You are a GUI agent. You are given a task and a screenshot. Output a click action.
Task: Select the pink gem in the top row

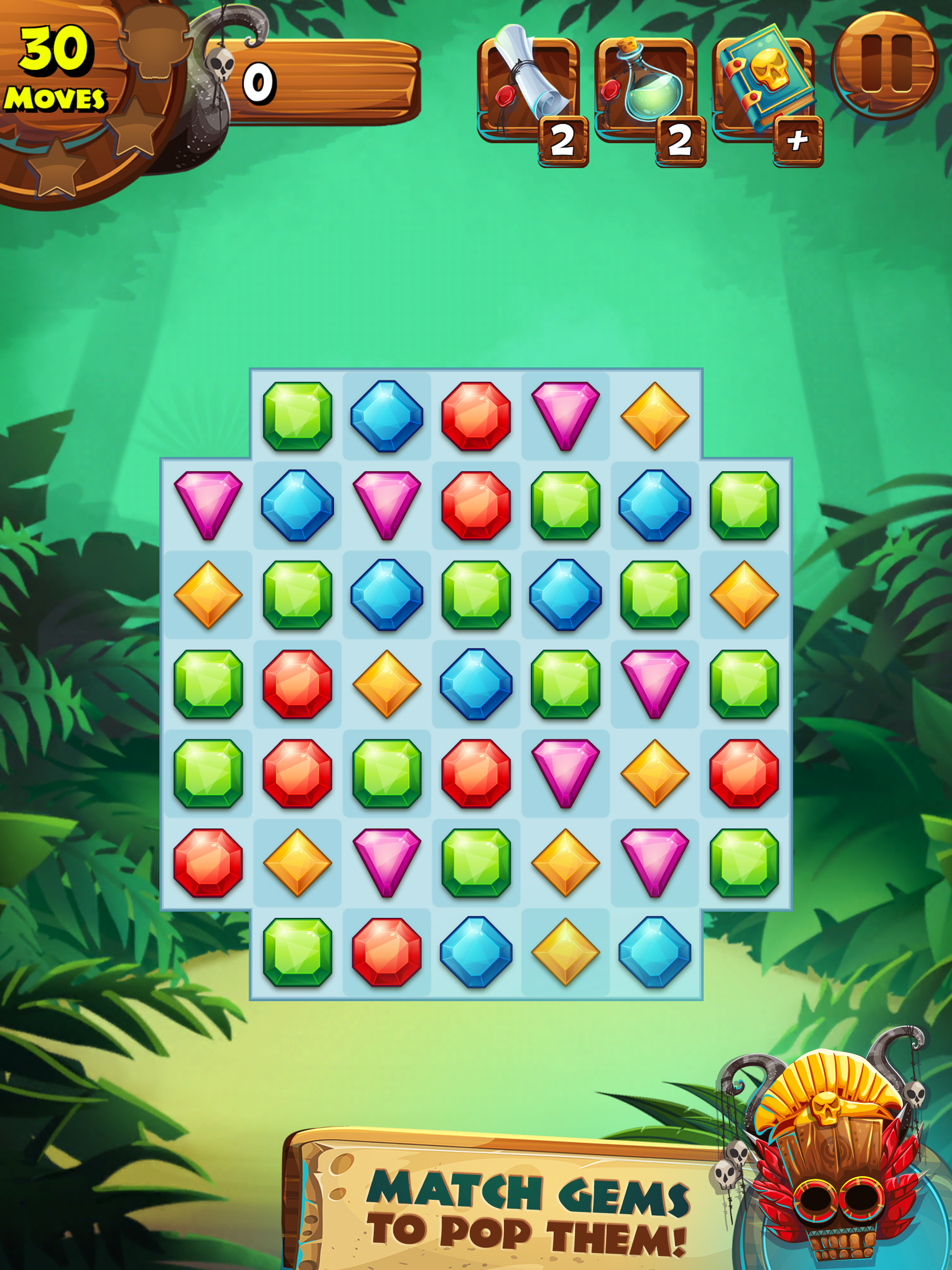(566, 415)
